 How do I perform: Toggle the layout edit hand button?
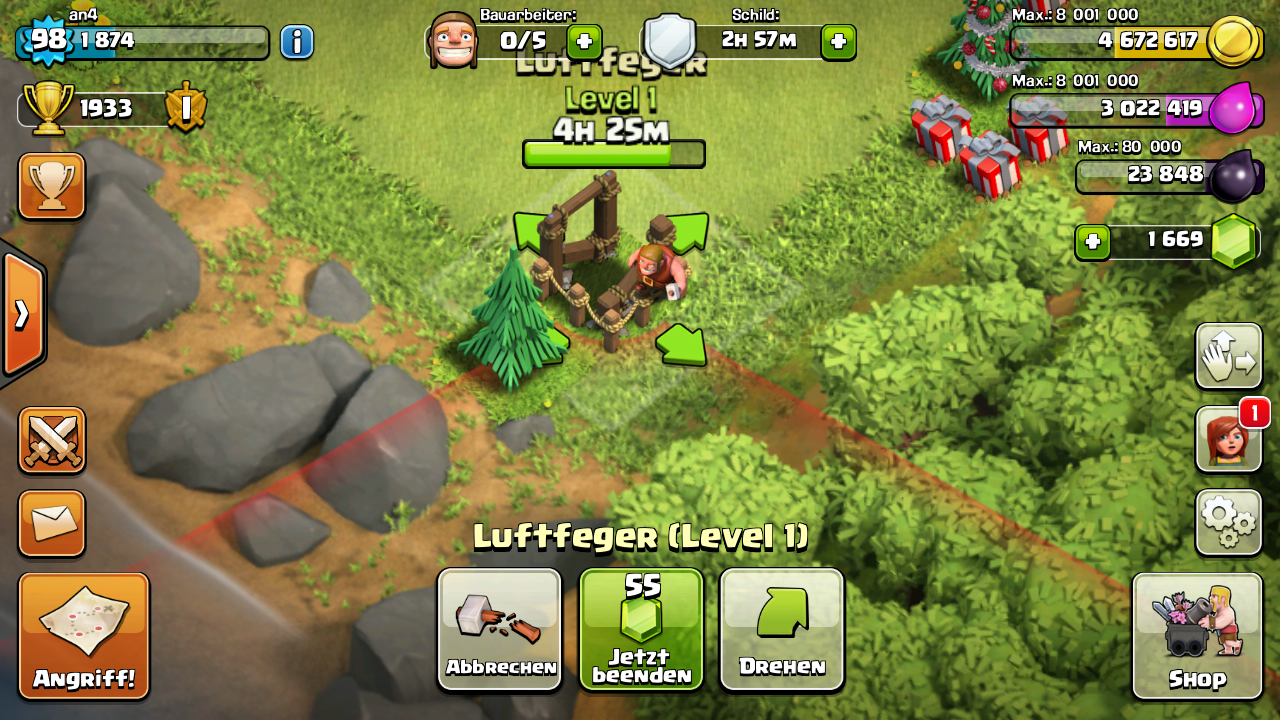tap(1228, 356)
